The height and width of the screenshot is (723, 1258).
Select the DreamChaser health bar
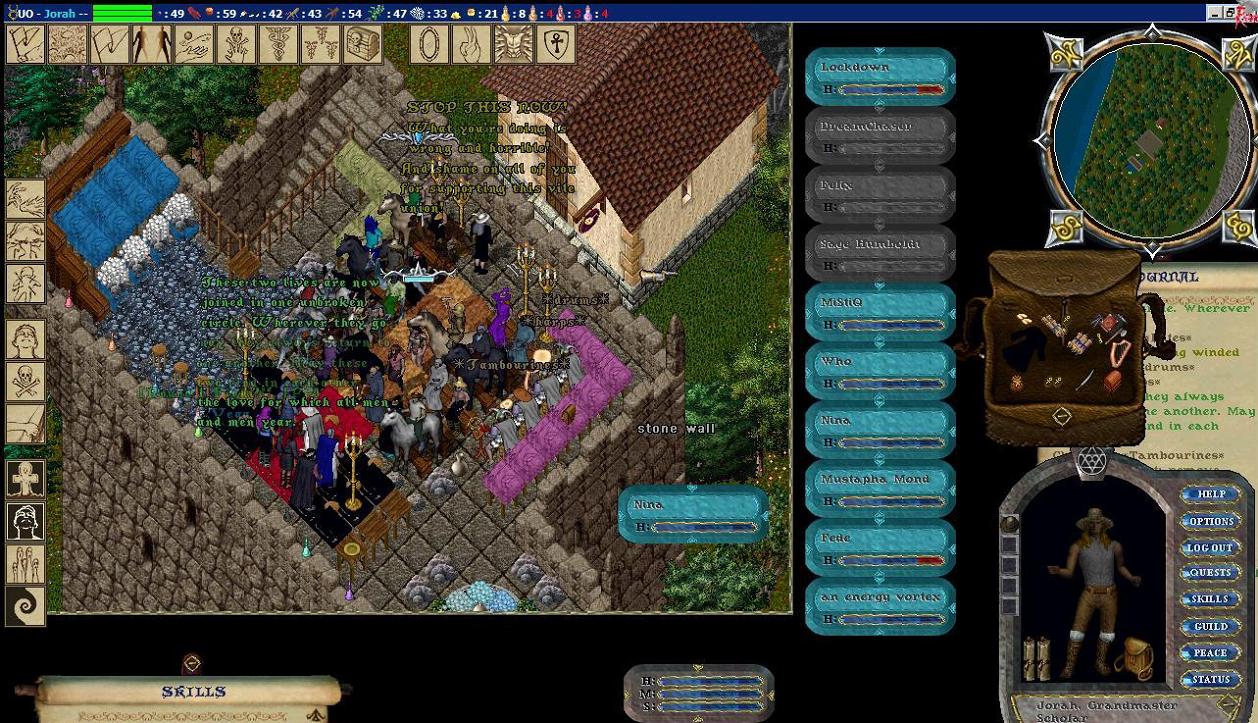880,136
